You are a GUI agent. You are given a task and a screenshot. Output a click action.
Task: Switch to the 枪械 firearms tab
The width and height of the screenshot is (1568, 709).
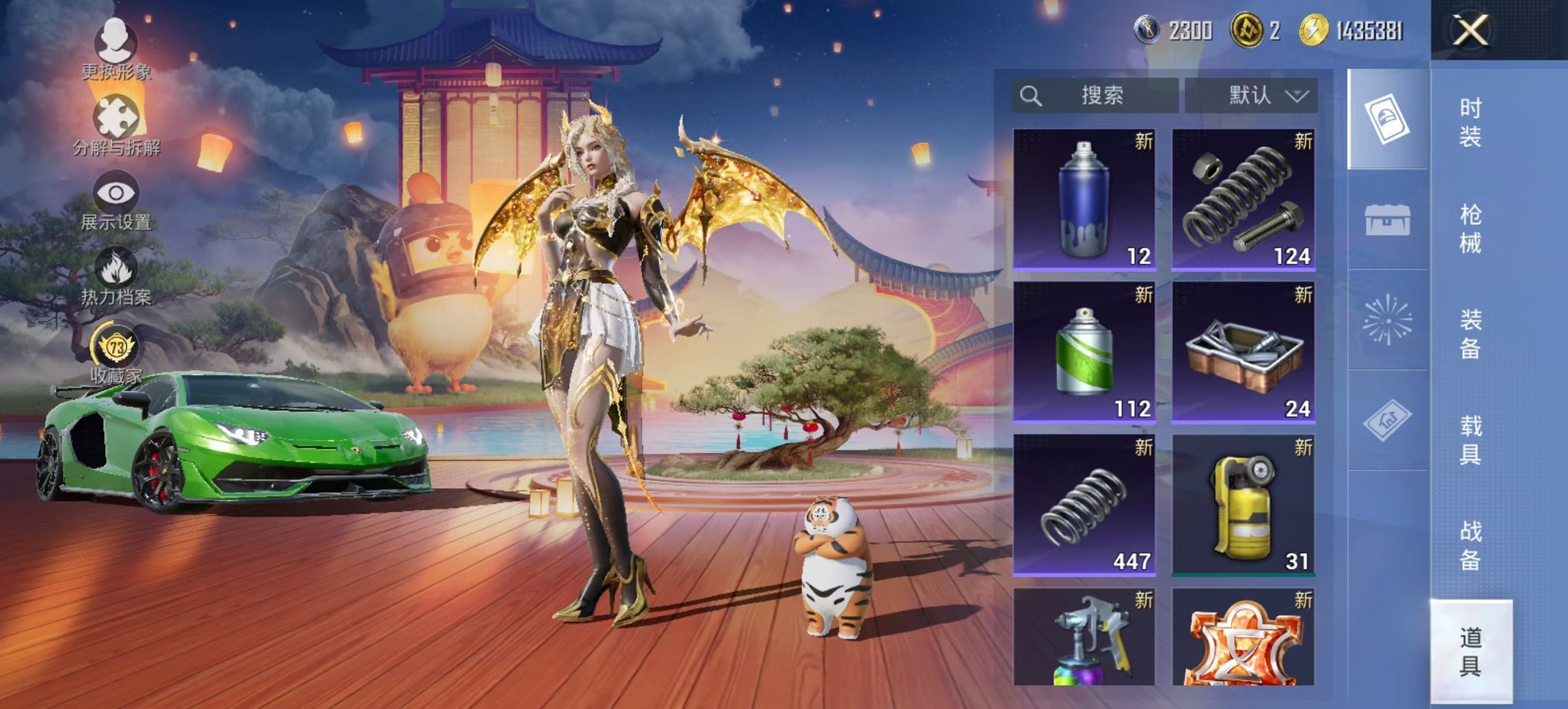[1470, 228]
